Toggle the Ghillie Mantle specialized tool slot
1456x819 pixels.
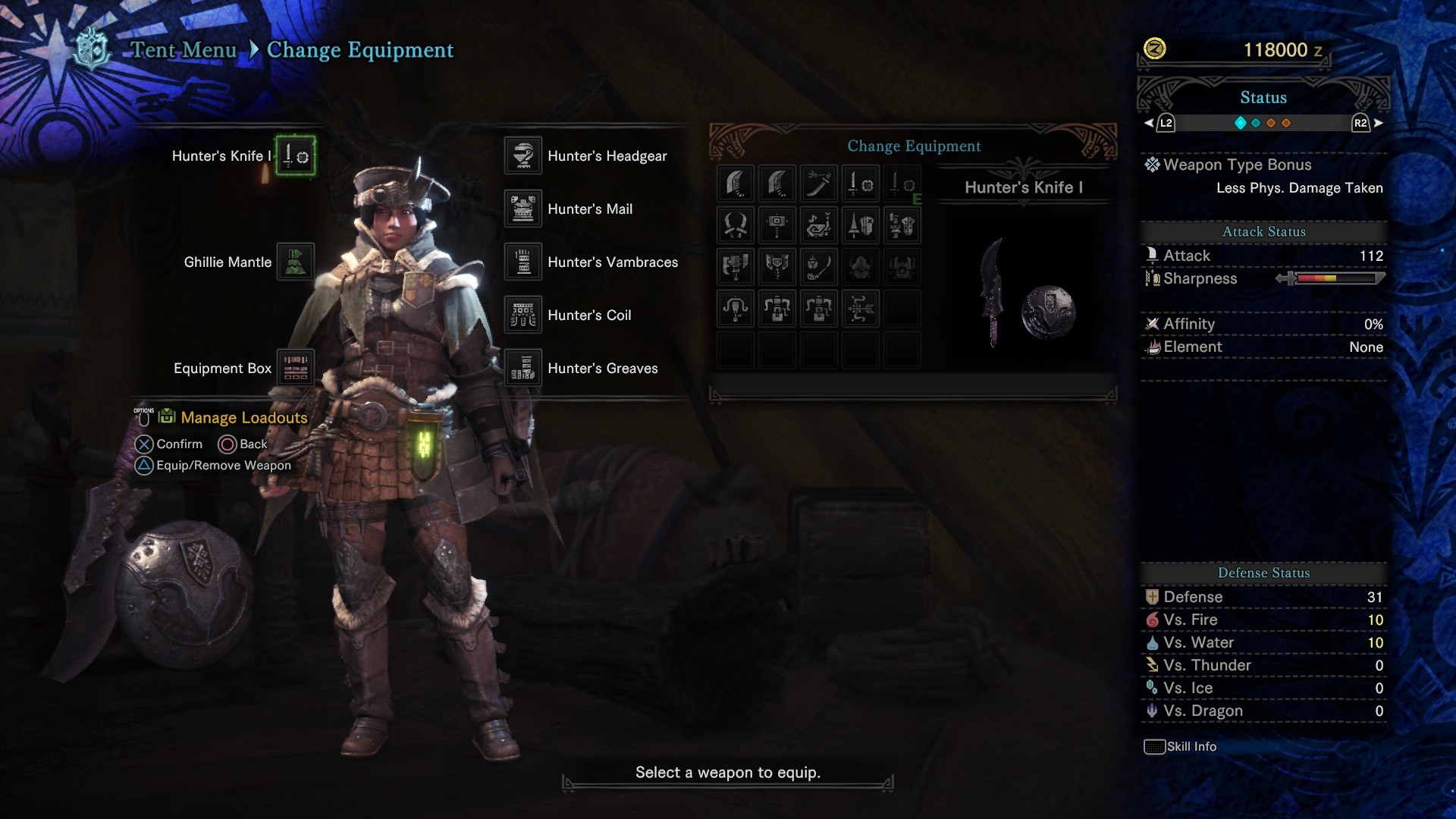click(295, 262)
